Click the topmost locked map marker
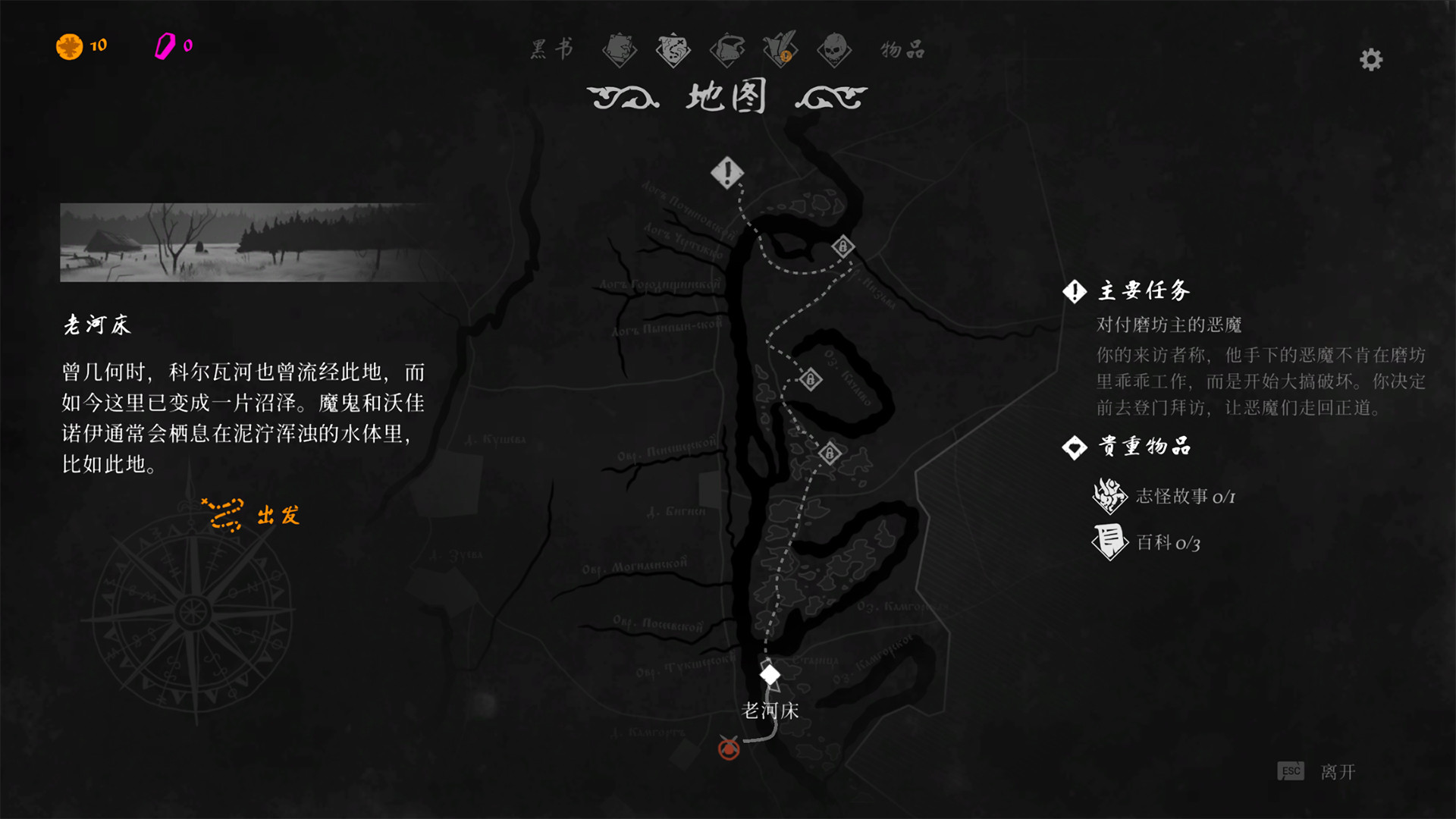 (844, 246)
